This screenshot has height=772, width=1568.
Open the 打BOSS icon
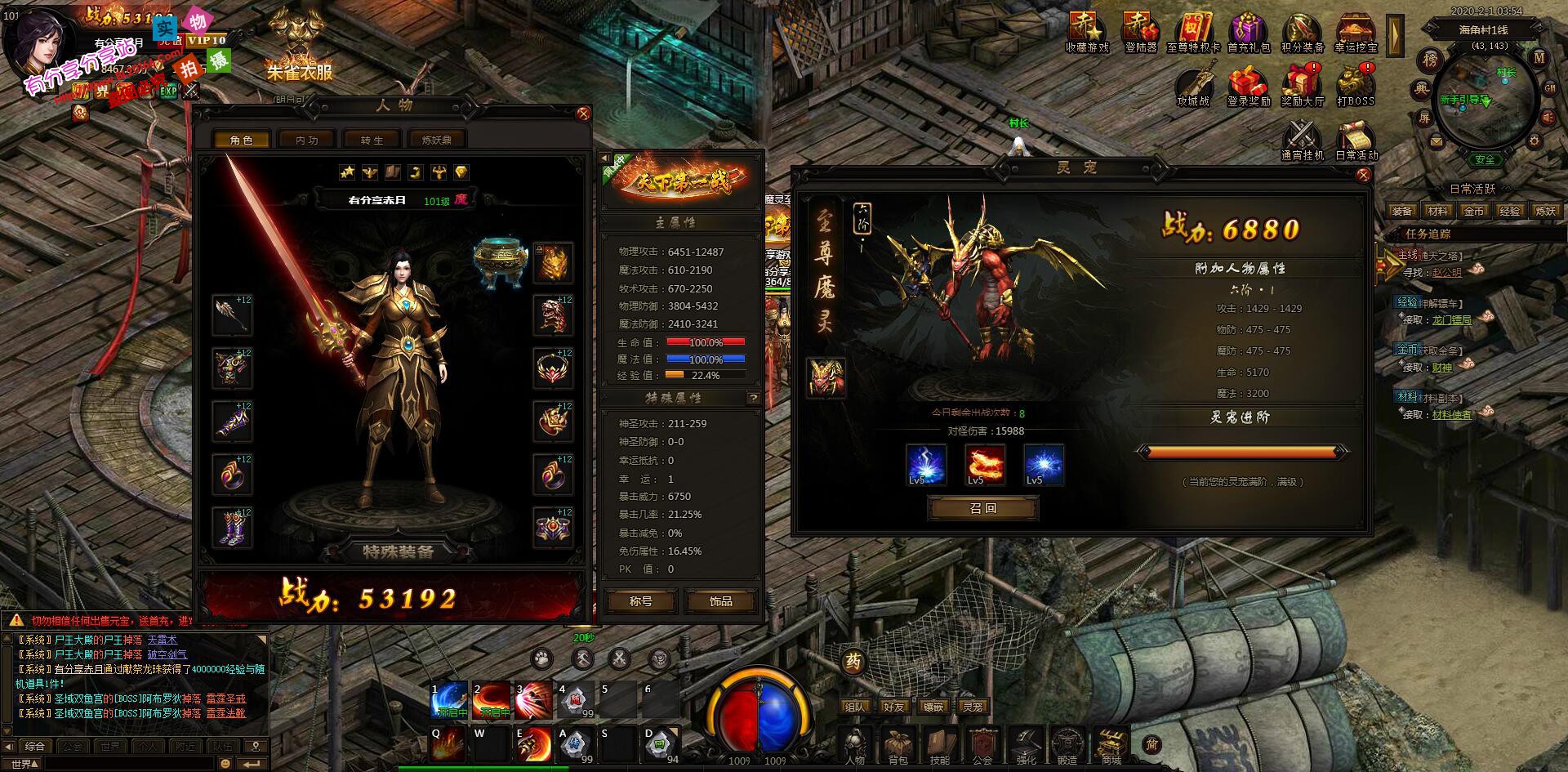(x=1355, y=86)
